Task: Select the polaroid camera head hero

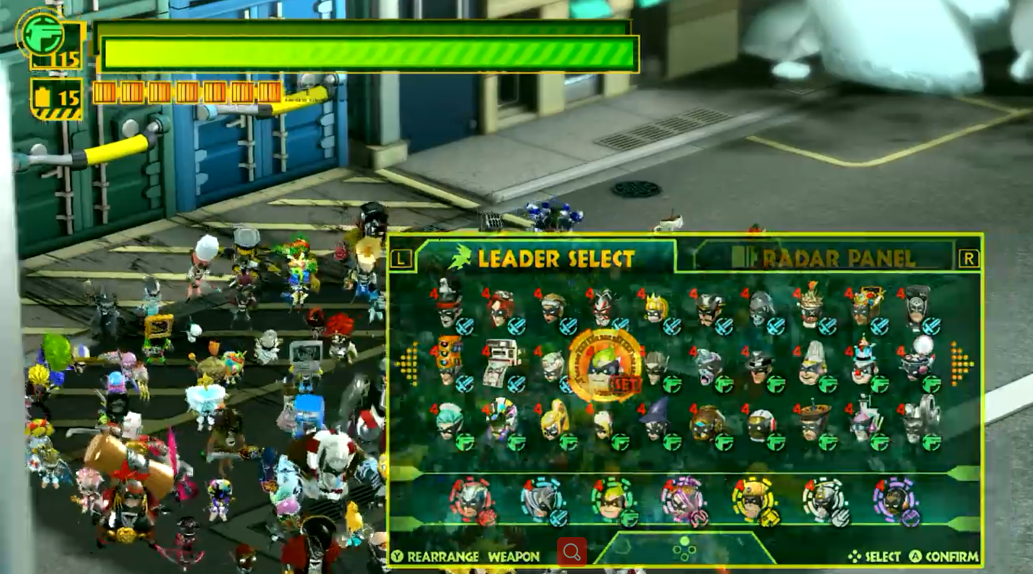Action: [500, 362]
